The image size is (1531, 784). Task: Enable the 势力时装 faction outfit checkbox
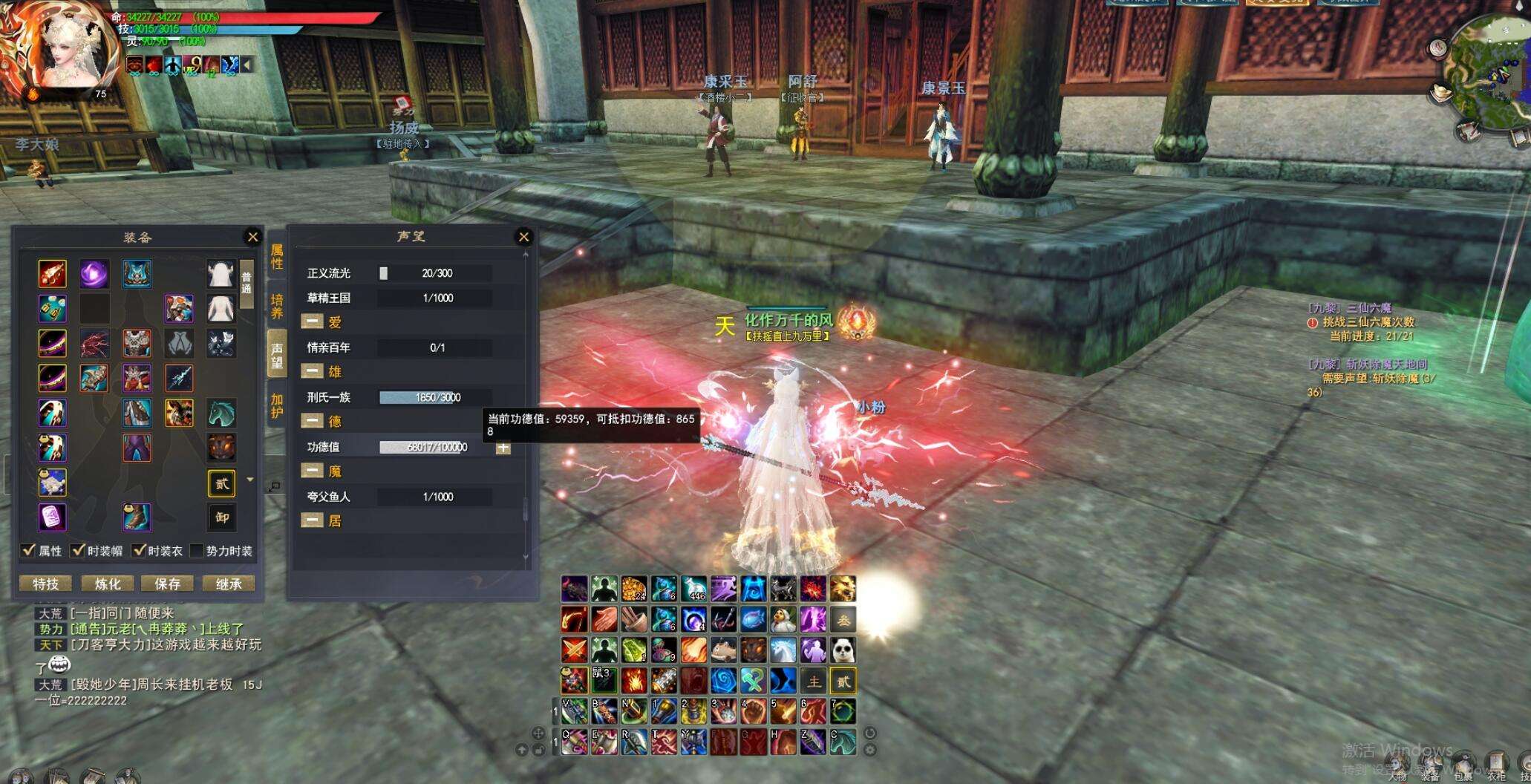point(197,550)
